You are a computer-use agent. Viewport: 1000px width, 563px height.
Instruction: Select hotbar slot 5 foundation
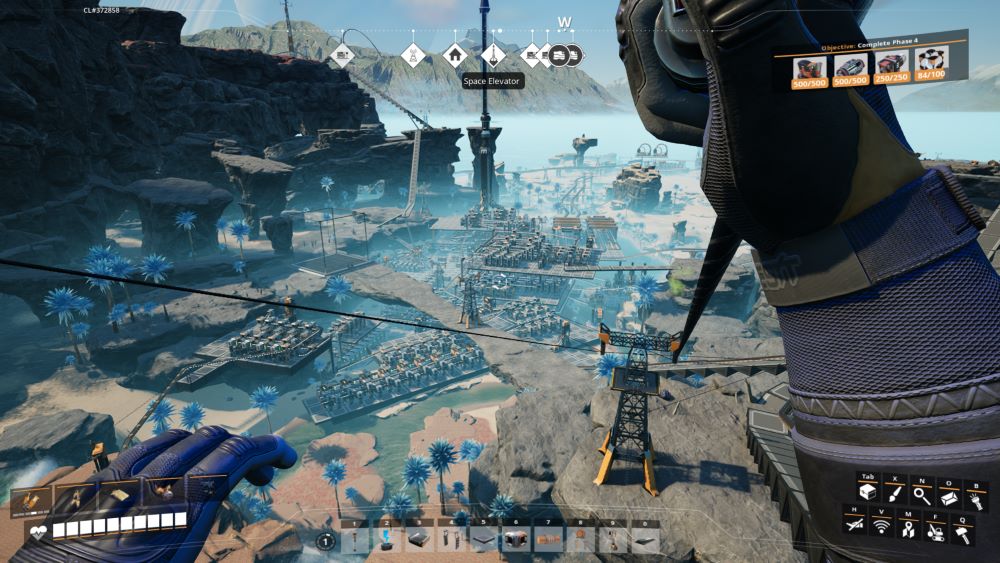(484, 540)
